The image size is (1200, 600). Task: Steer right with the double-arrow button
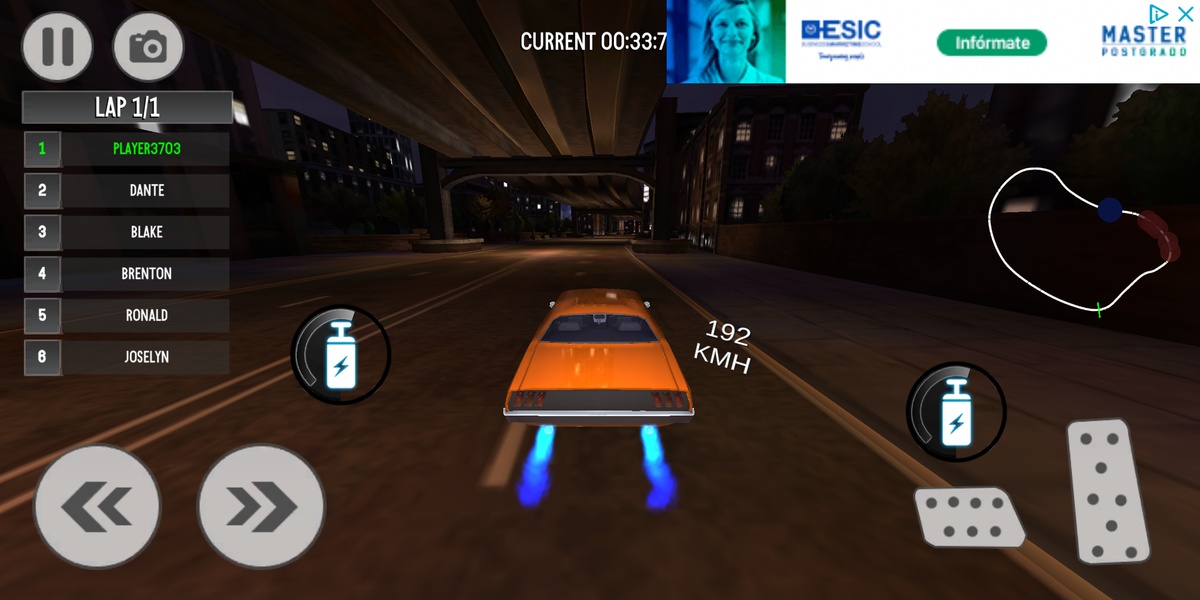pos(261,507)
